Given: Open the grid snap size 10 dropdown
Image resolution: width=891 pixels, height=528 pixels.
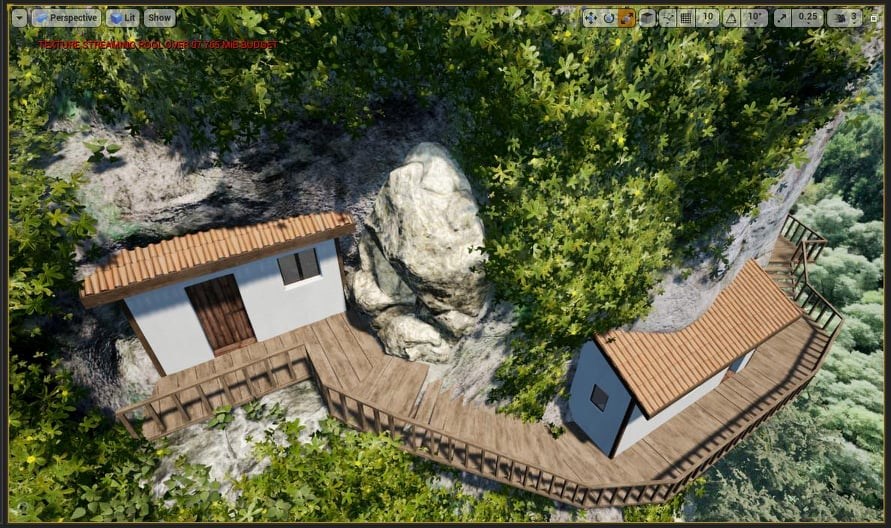Looking at the screenshot, I should (708, 17).
